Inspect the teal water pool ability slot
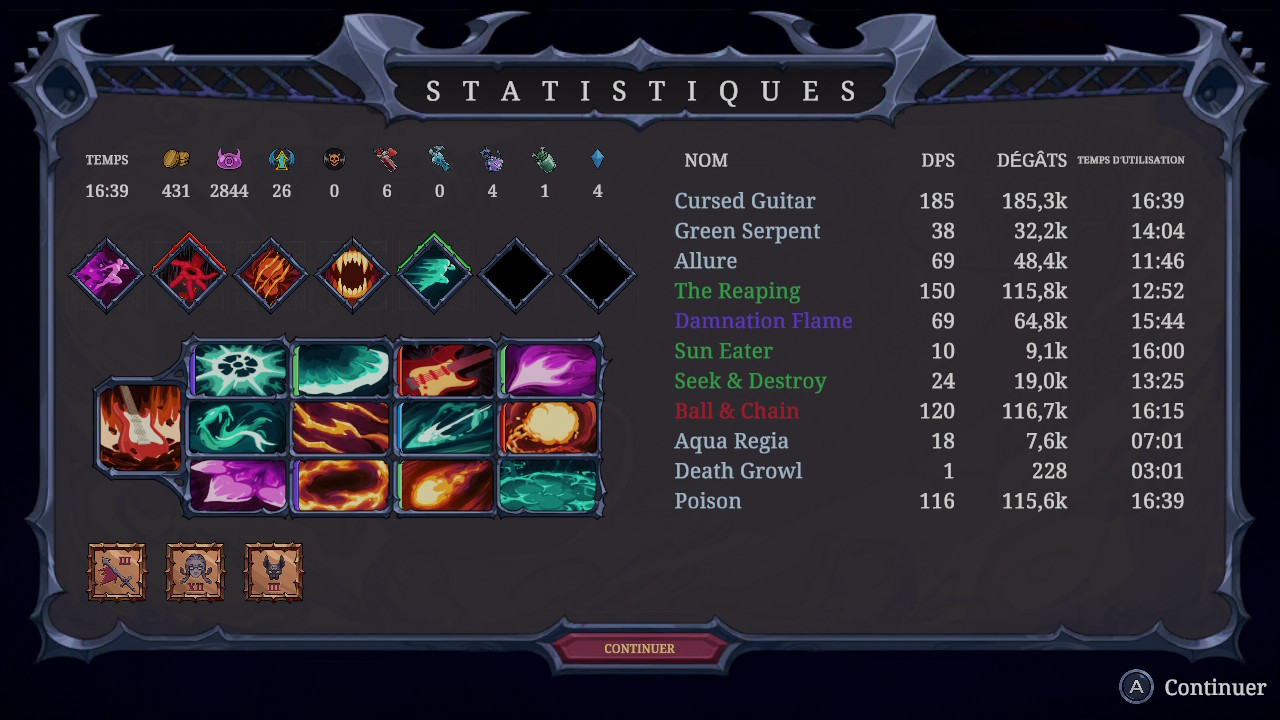 pos(548,485)
